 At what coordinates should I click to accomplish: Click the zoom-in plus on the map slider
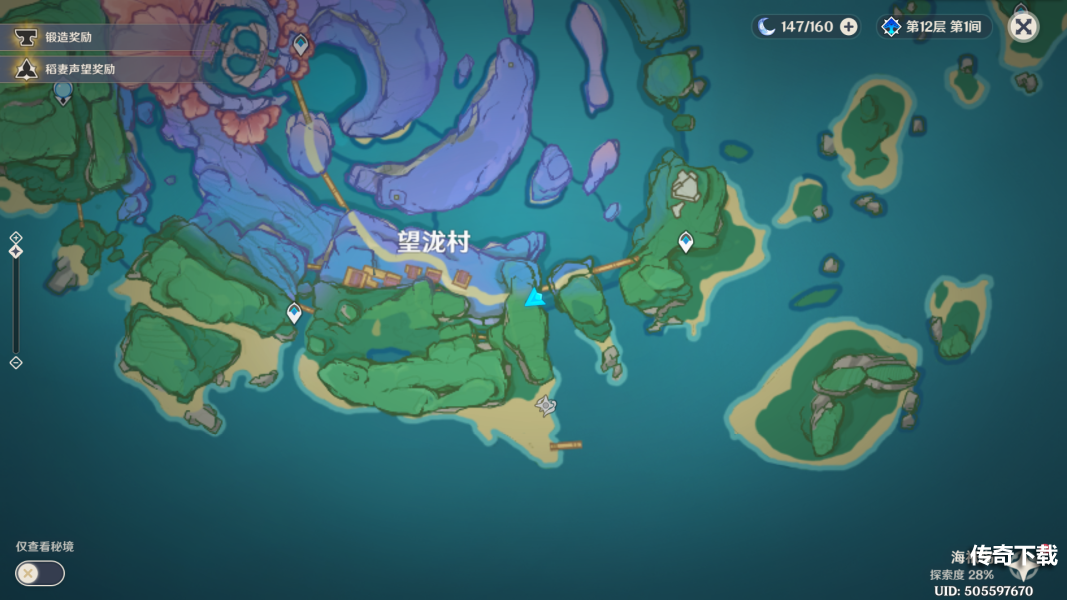coord(15,237)
